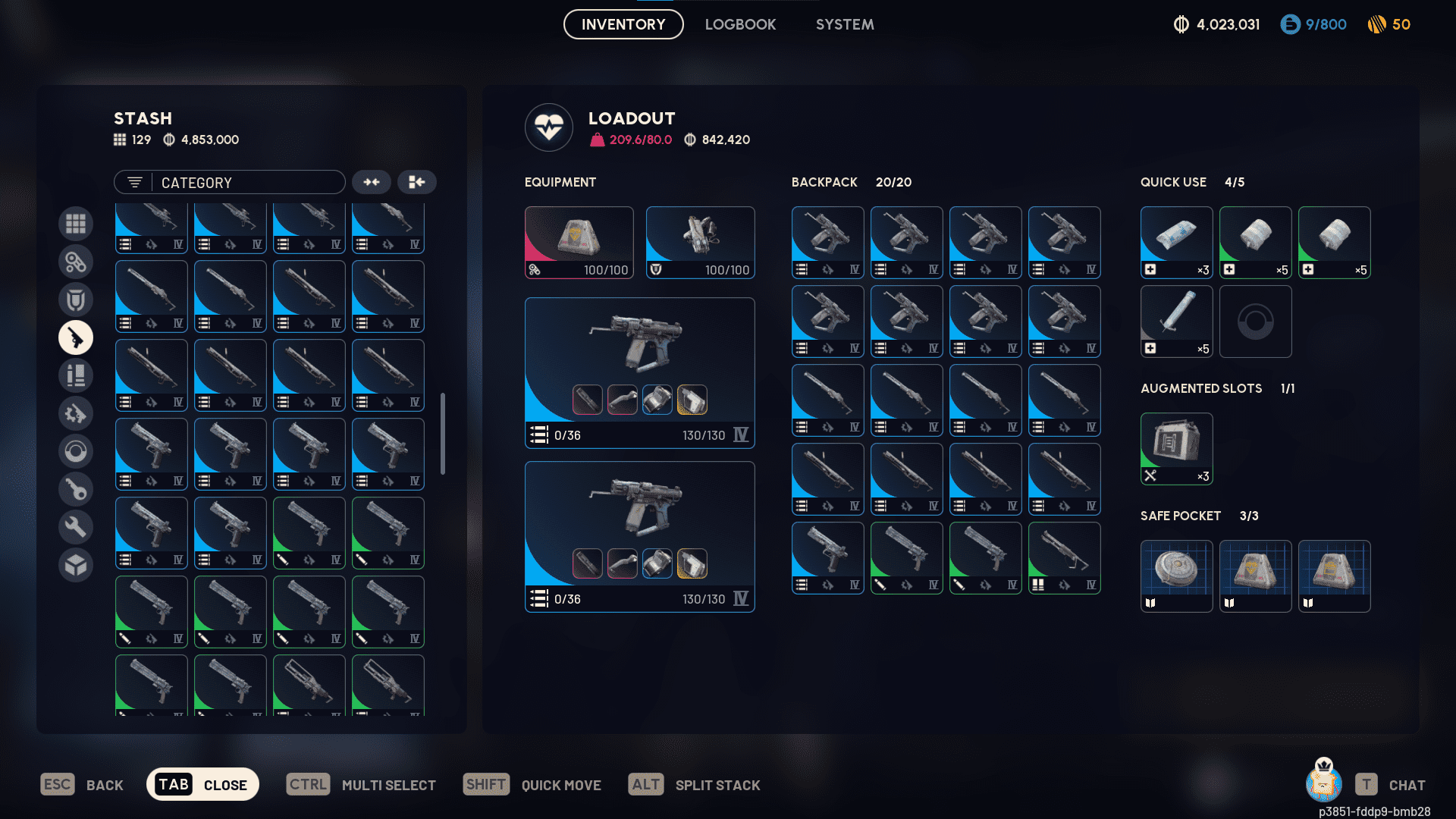Viewport: 1456px width, 819px height.
Task: Select the wrench tools filter
Action: [76, 526]
